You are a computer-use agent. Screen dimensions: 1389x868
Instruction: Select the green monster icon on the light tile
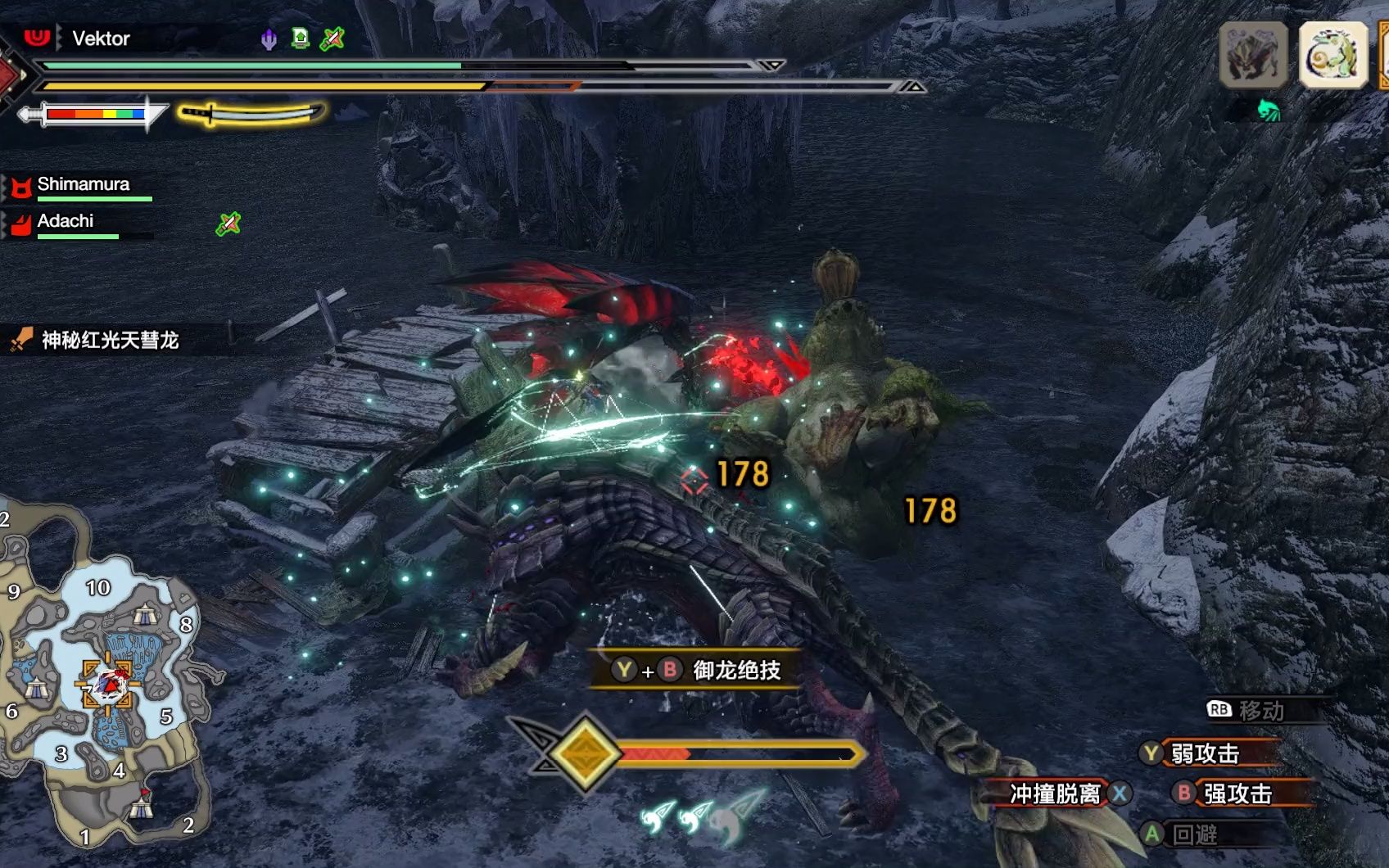coord(1332,55)
